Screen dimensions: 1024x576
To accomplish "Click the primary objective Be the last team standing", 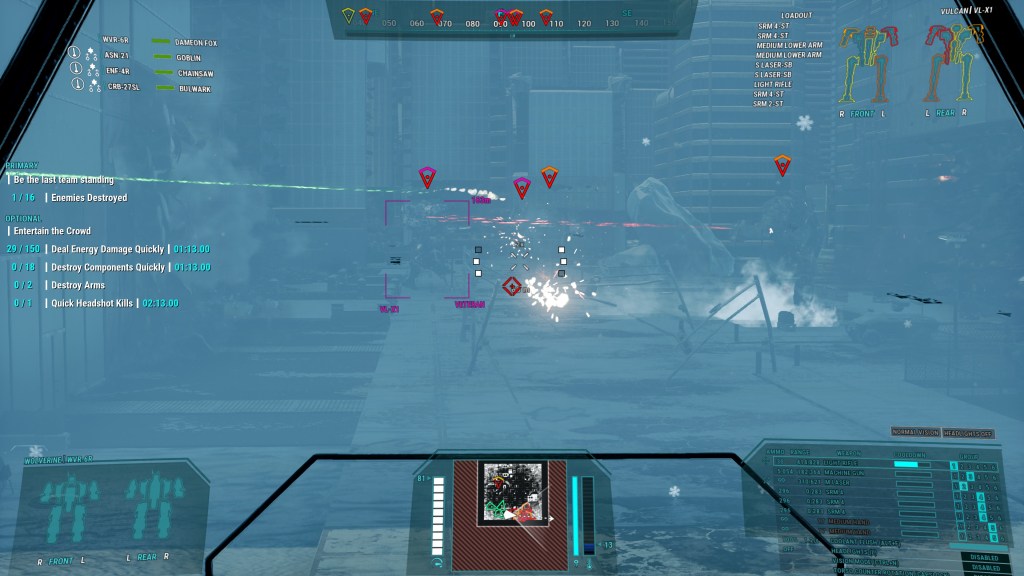I will [x=63, y=180].
